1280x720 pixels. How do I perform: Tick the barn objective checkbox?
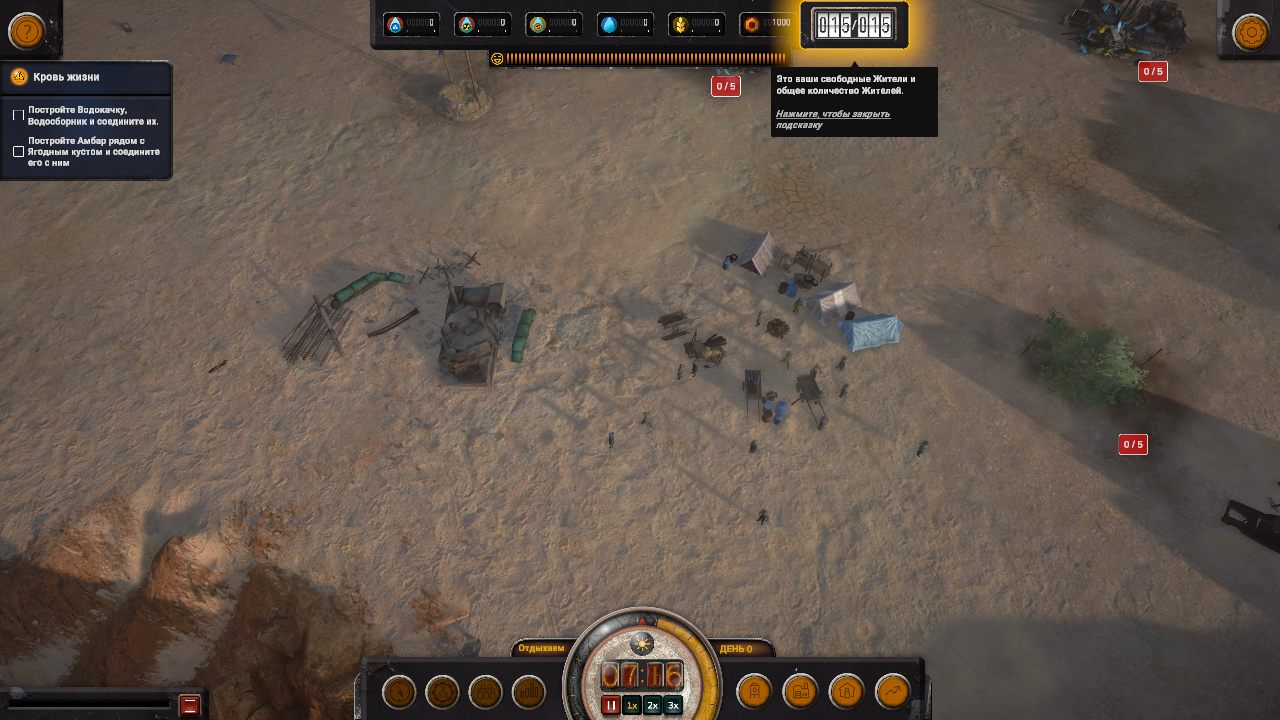pos(18,152)
